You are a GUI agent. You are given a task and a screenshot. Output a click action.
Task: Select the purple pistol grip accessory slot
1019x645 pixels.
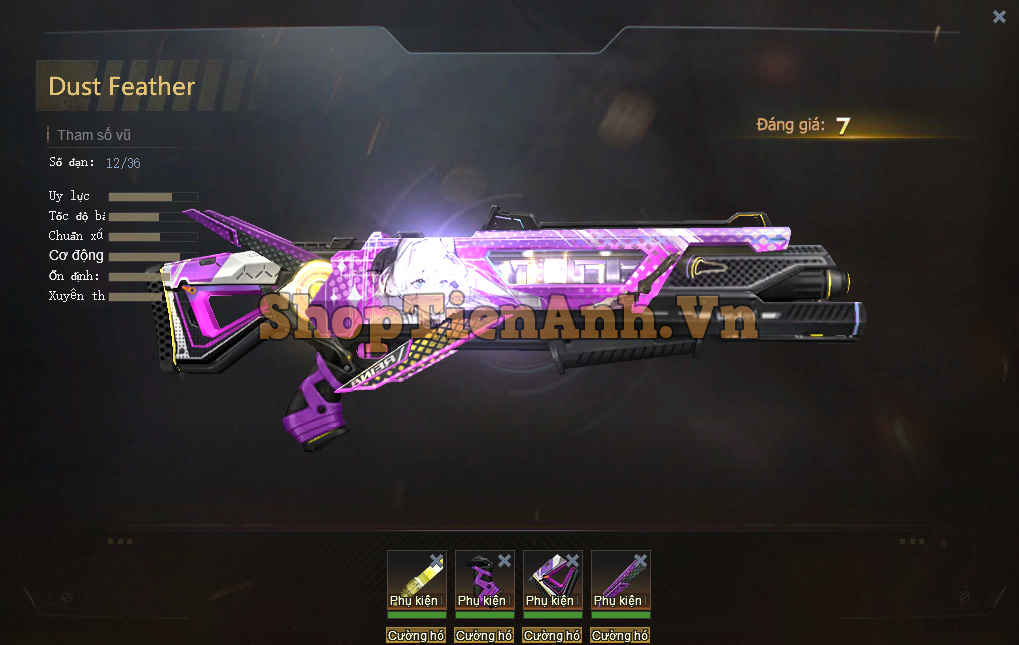pos(482,582)
